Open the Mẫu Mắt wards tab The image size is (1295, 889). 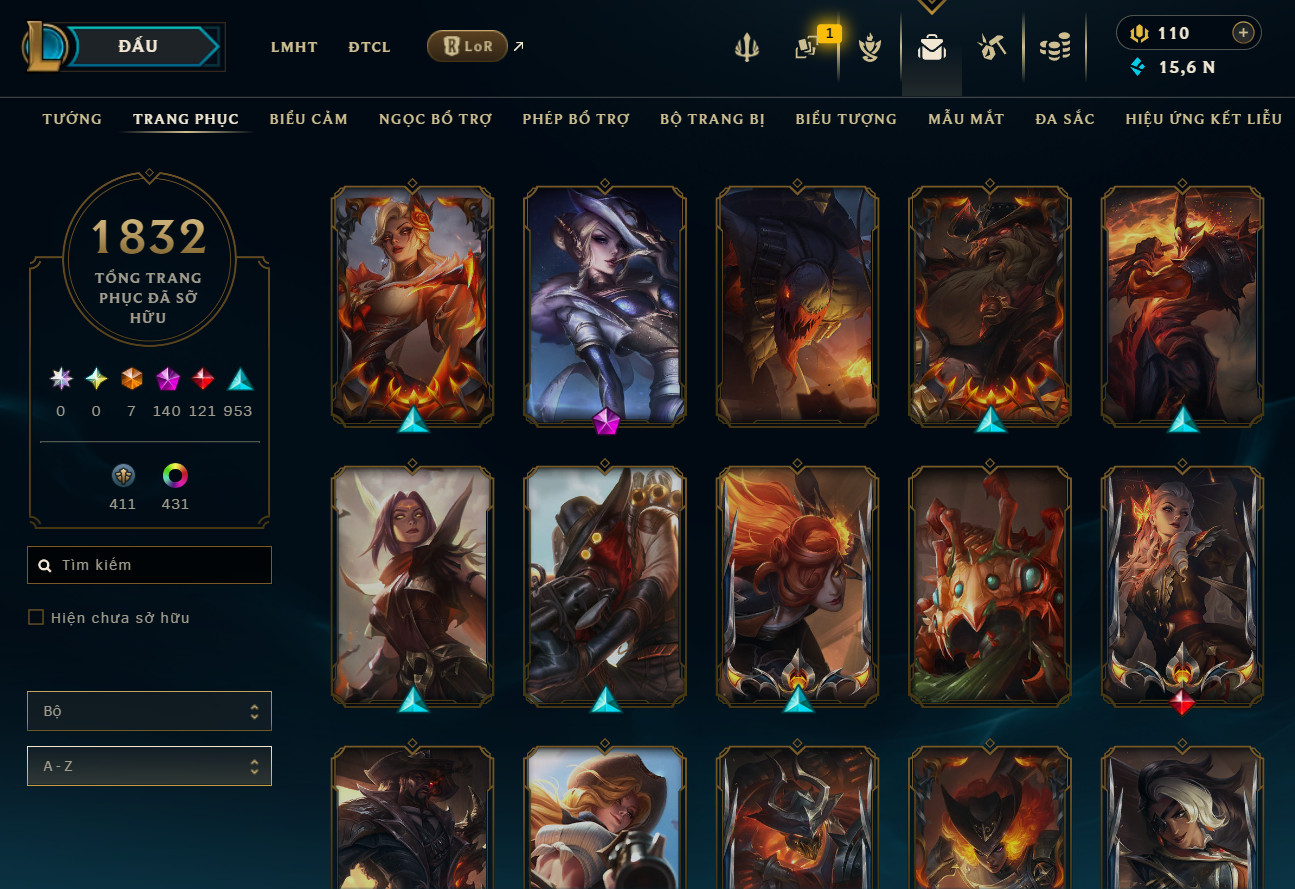966,119
